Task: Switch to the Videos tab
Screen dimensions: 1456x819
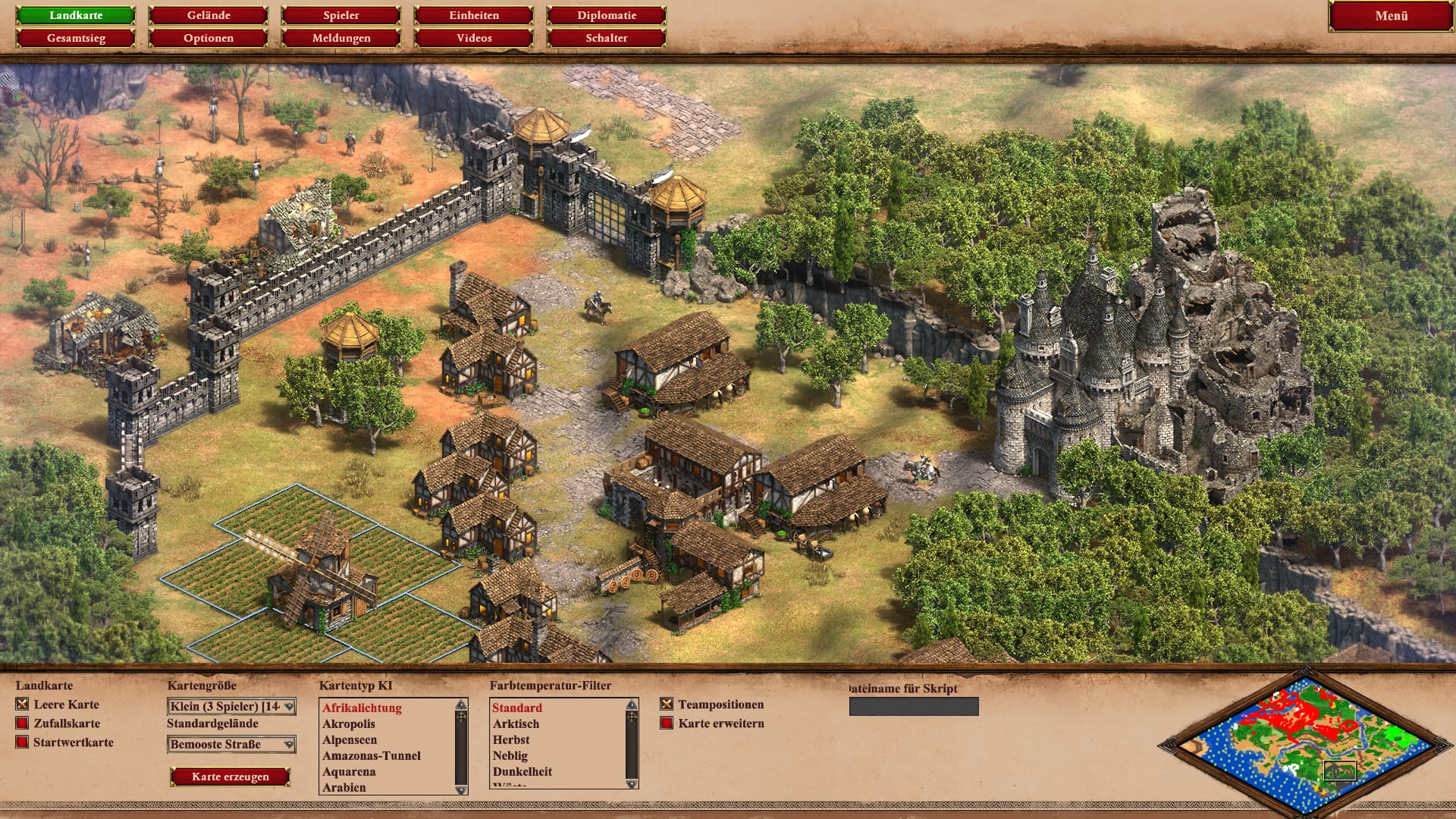Action: click(x=474, y=38)
